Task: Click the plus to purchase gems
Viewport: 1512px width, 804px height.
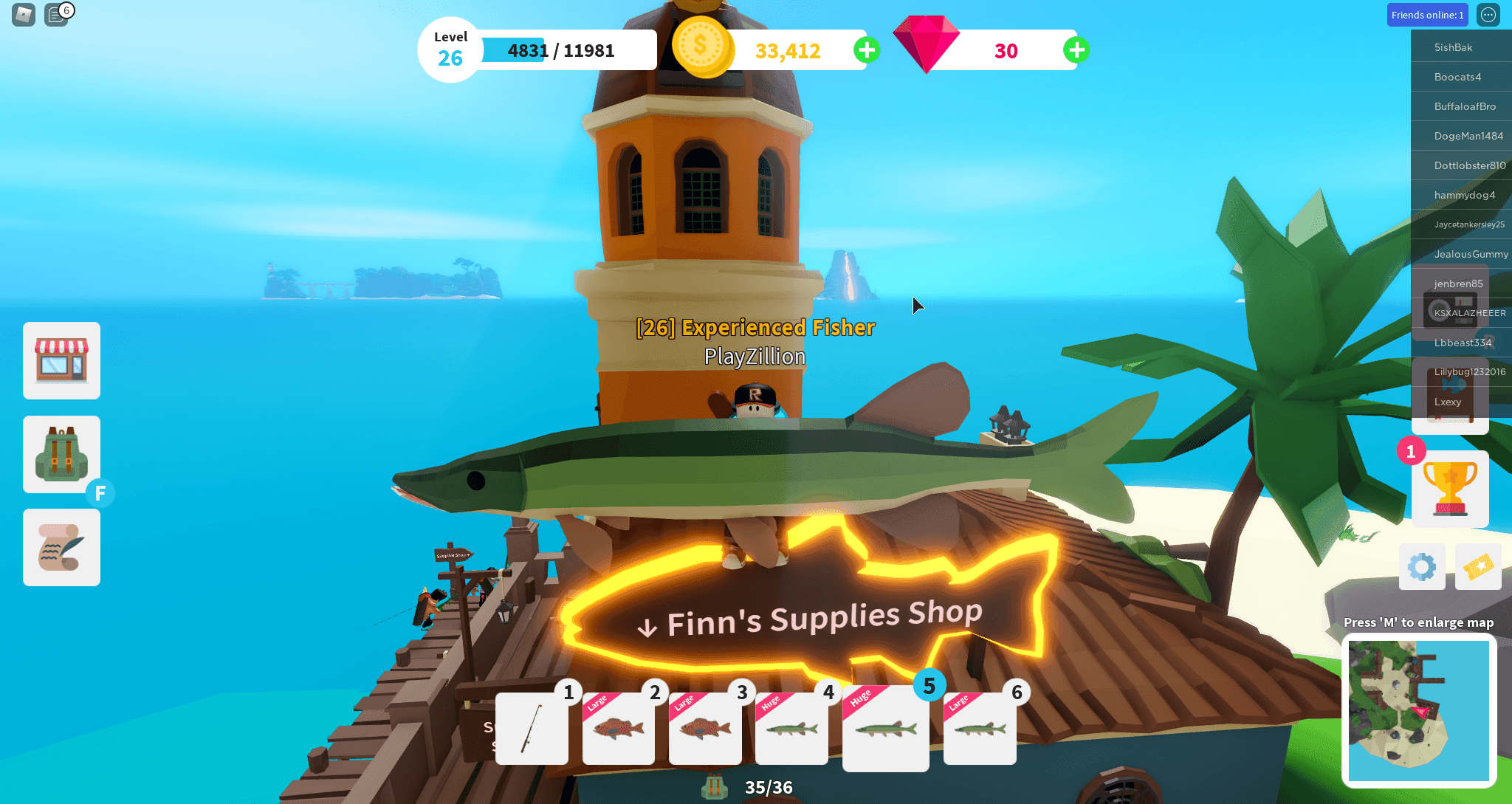Action: [x=1076, y=50]
